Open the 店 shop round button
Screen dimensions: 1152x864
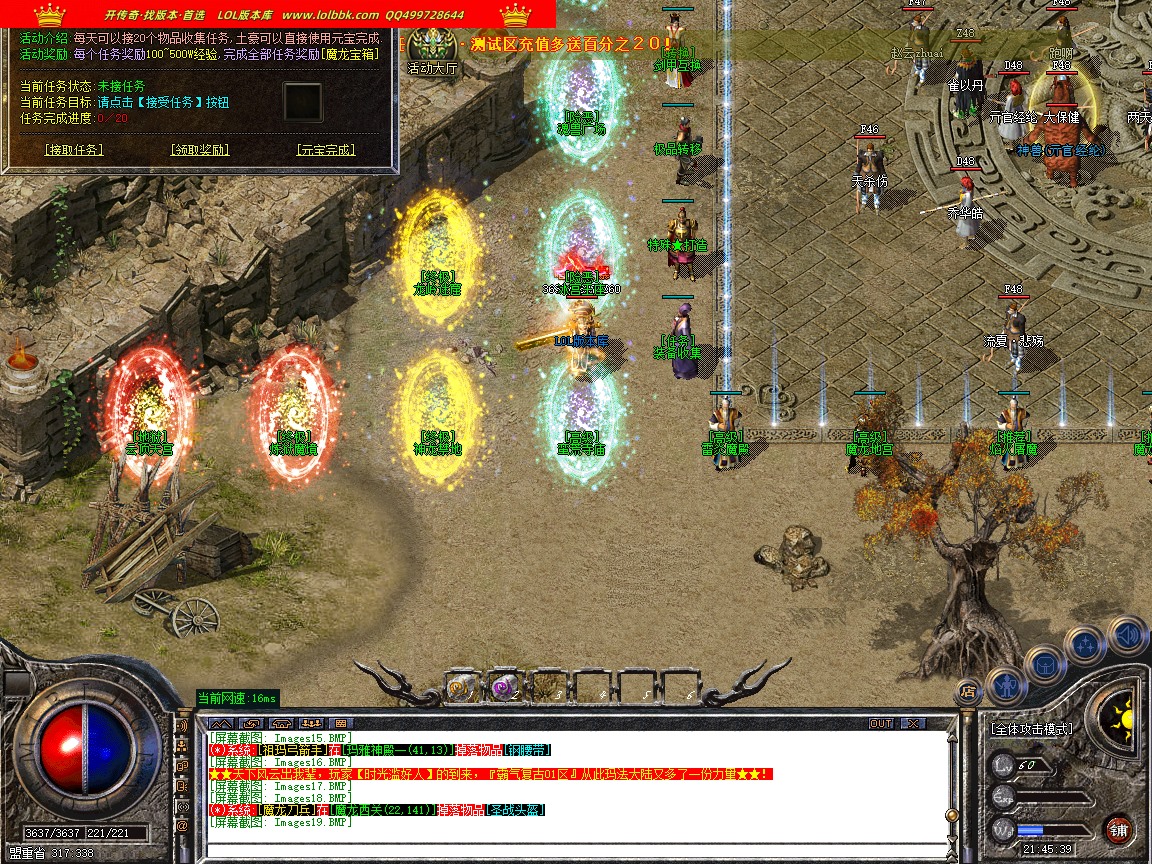coord(967,690)
